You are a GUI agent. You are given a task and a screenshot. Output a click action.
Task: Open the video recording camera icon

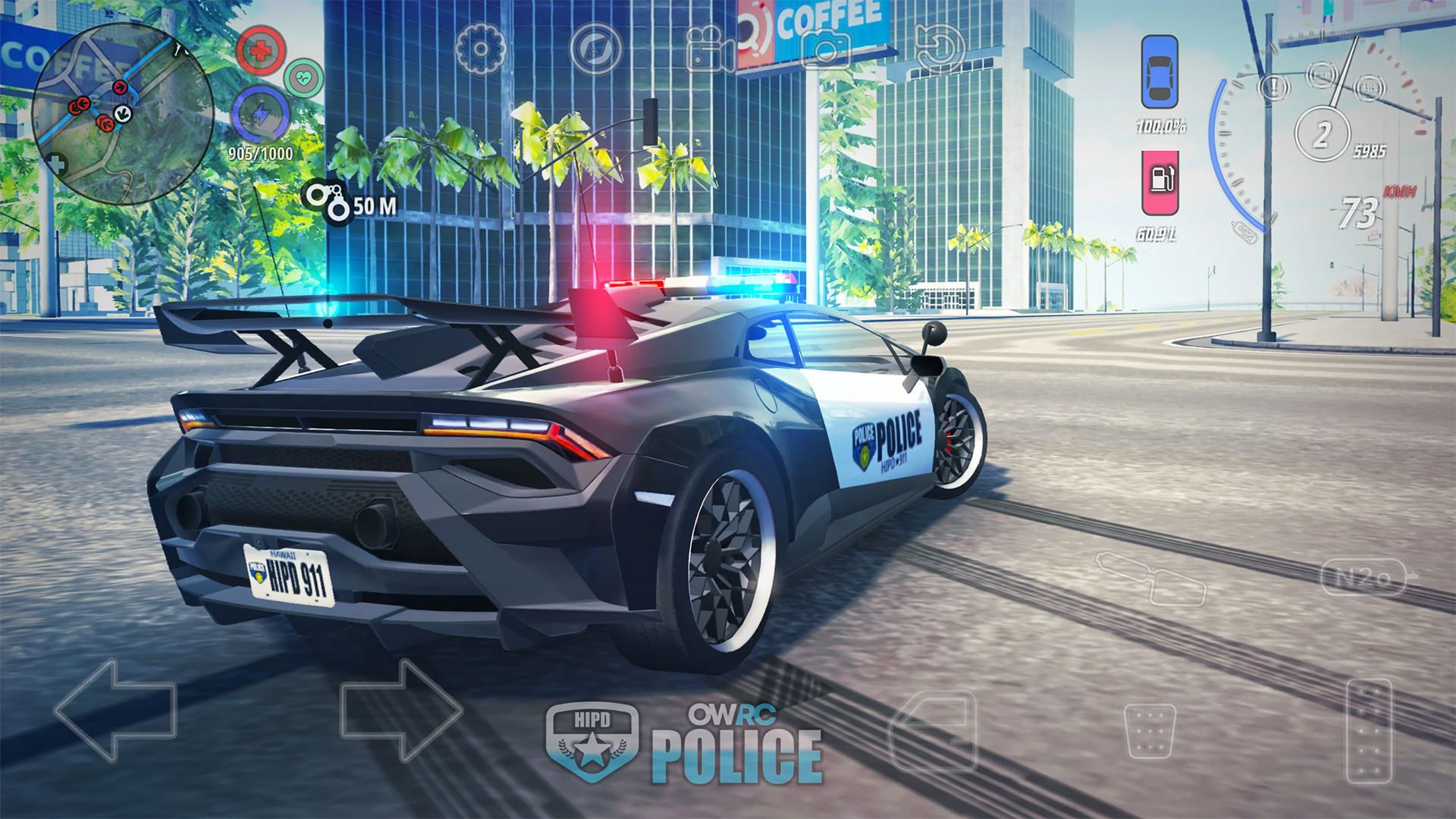pos(705,47)
